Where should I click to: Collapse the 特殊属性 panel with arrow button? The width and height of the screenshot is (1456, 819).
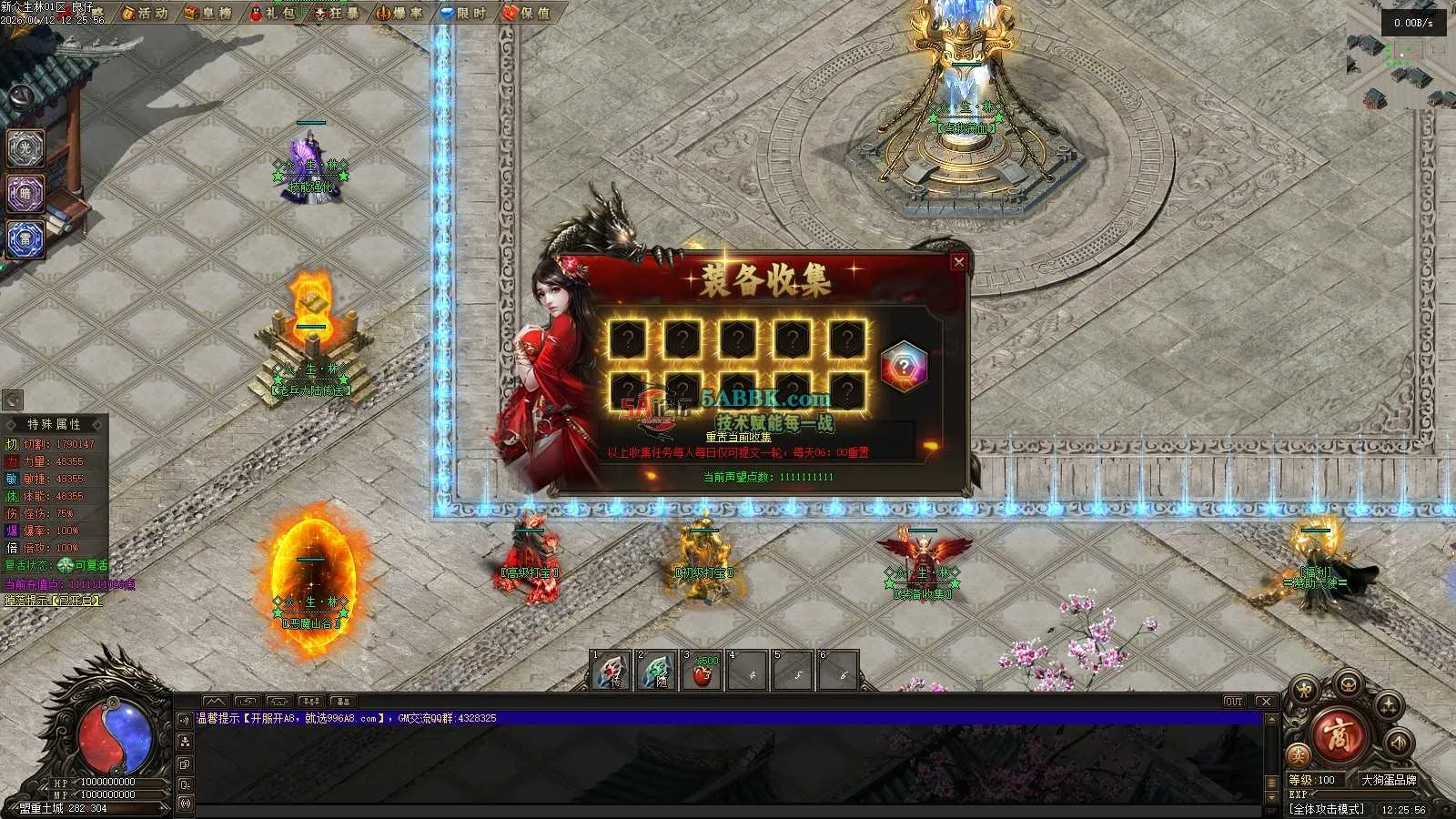pos(13,400)
